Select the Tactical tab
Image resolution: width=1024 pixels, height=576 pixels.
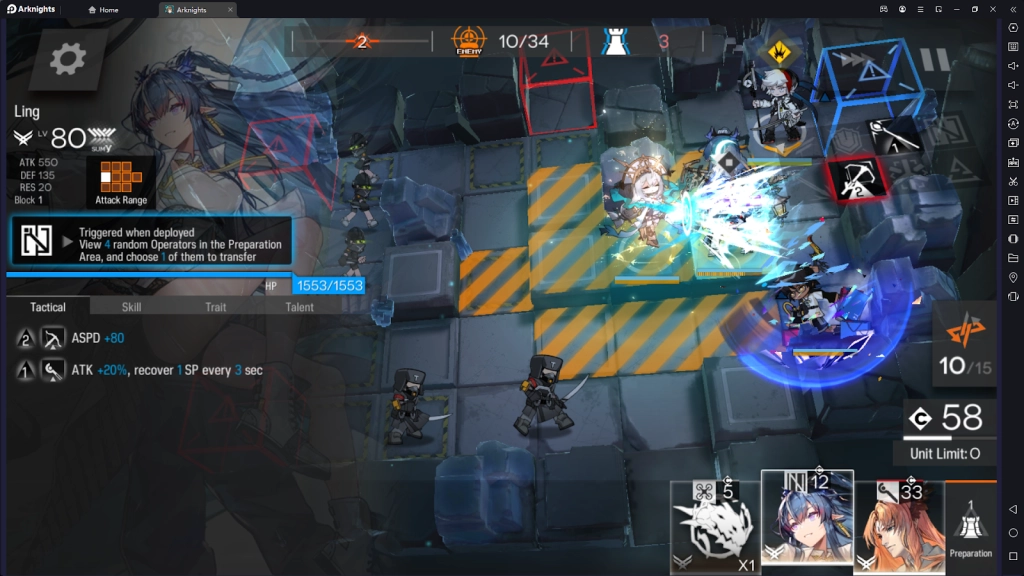pos(48,307)
